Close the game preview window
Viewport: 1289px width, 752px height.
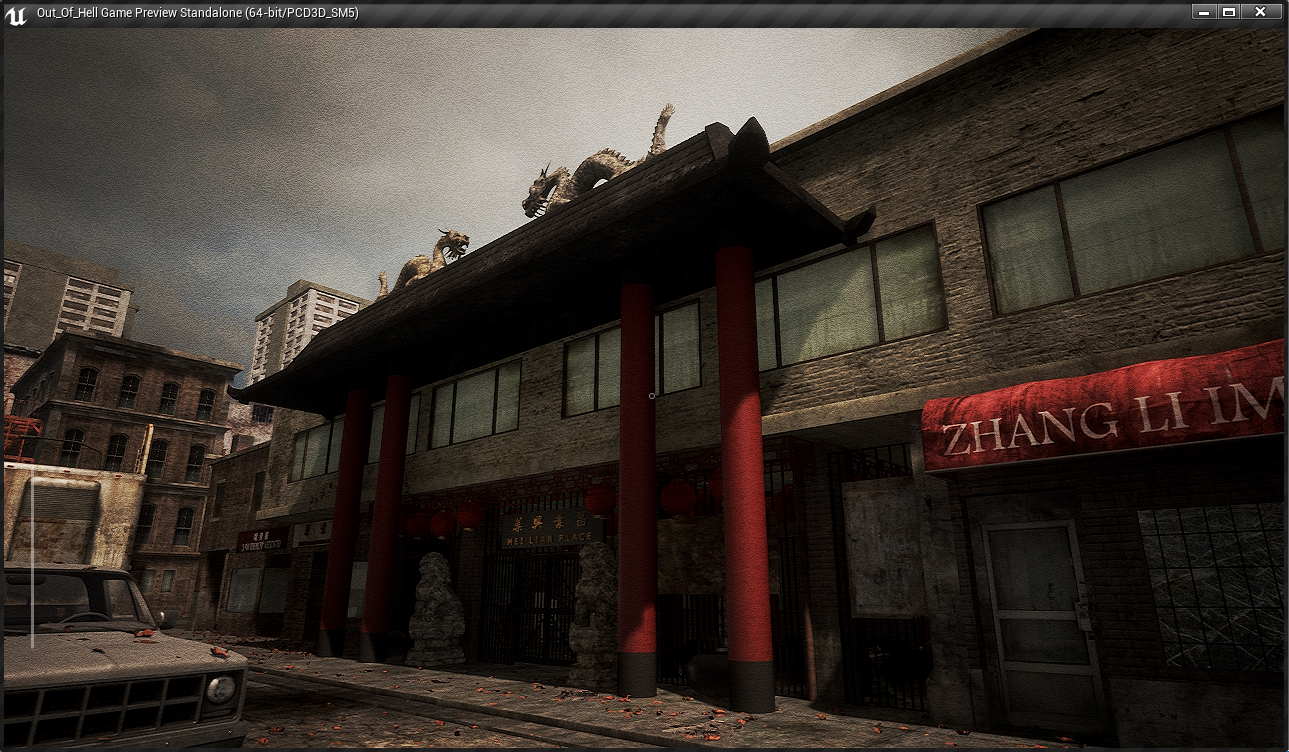click(1260, 12)
